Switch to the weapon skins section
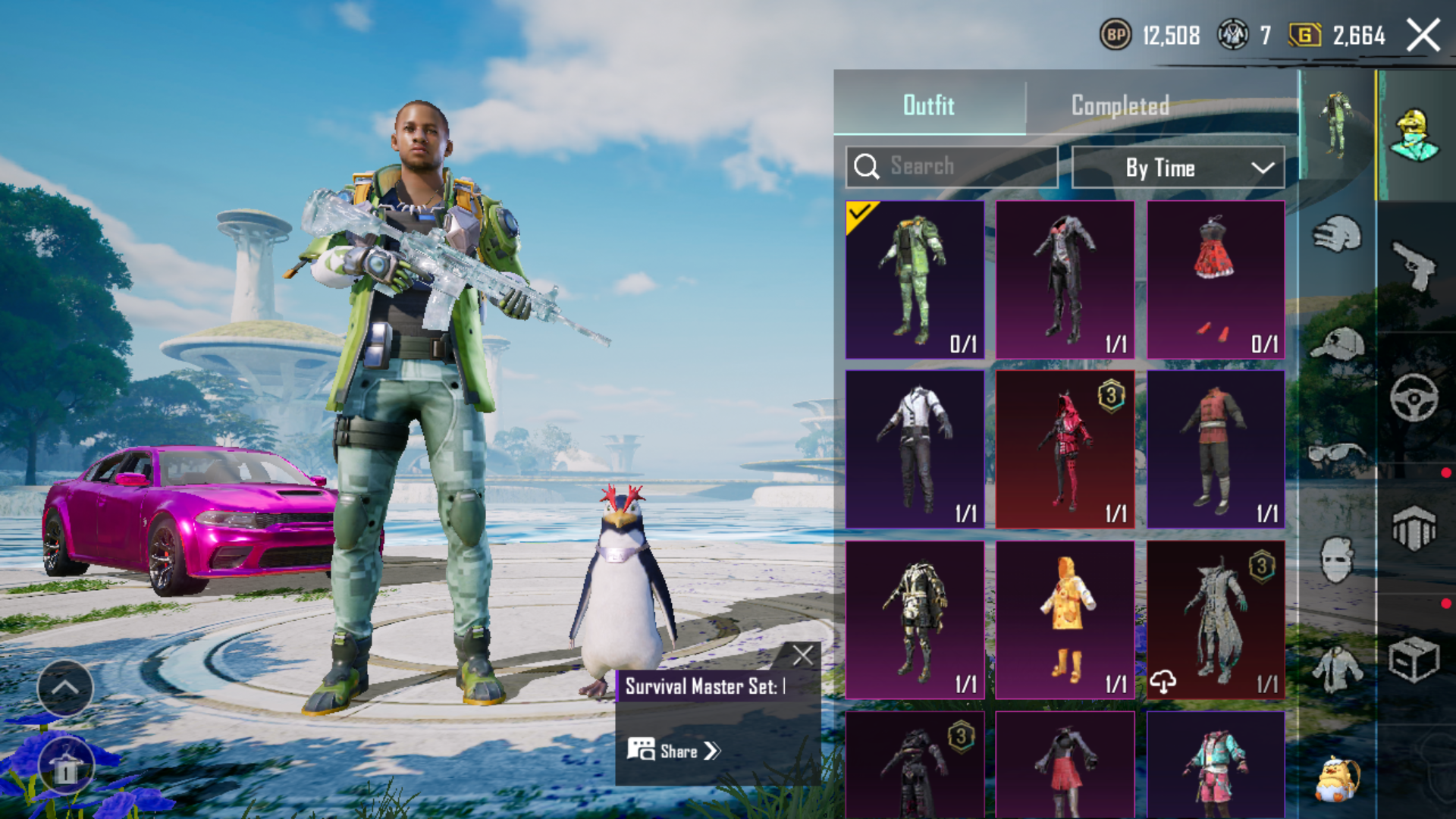Screen dimensions: 1456x819 [1415, 265]
